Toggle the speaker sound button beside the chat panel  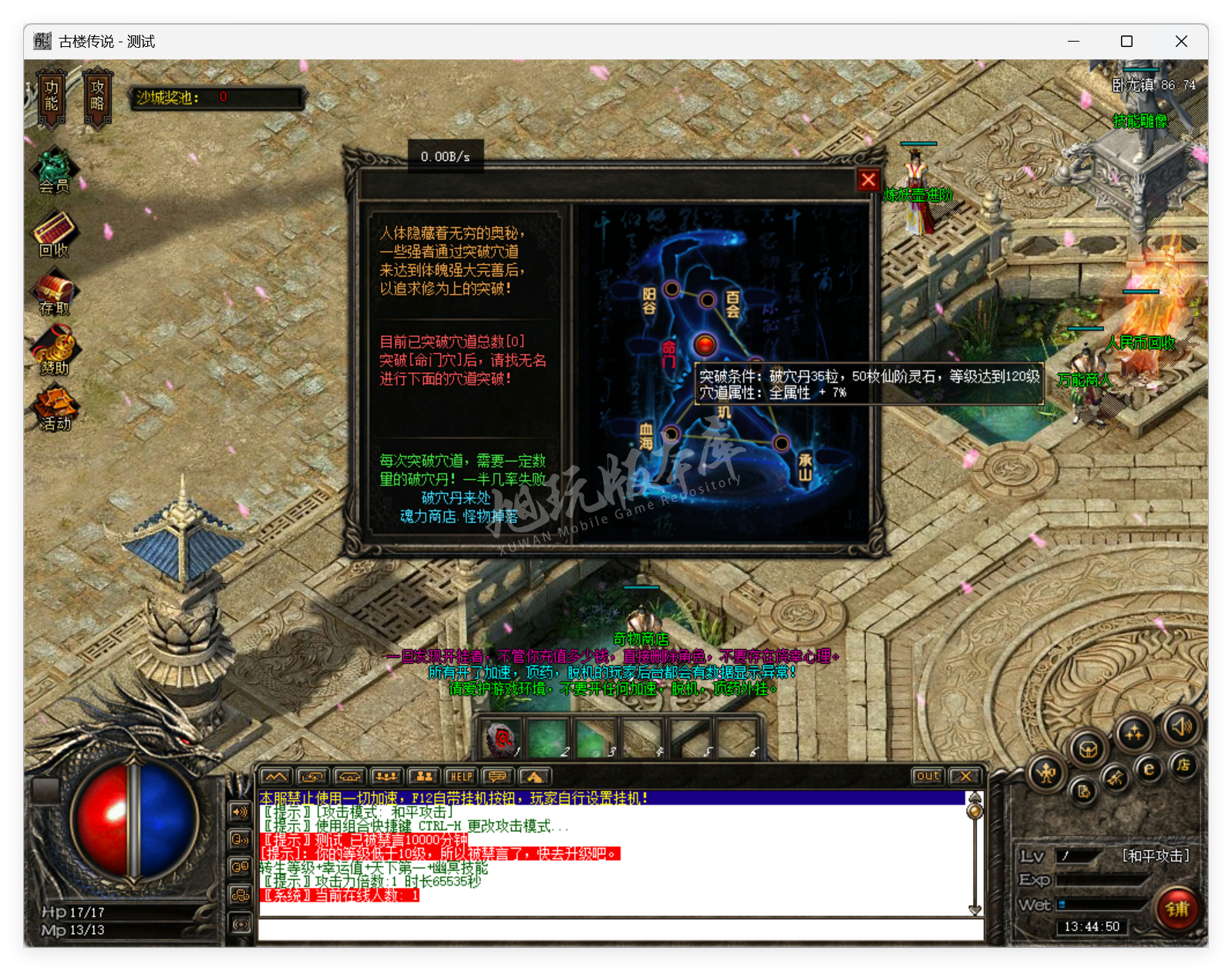(240, 812)
